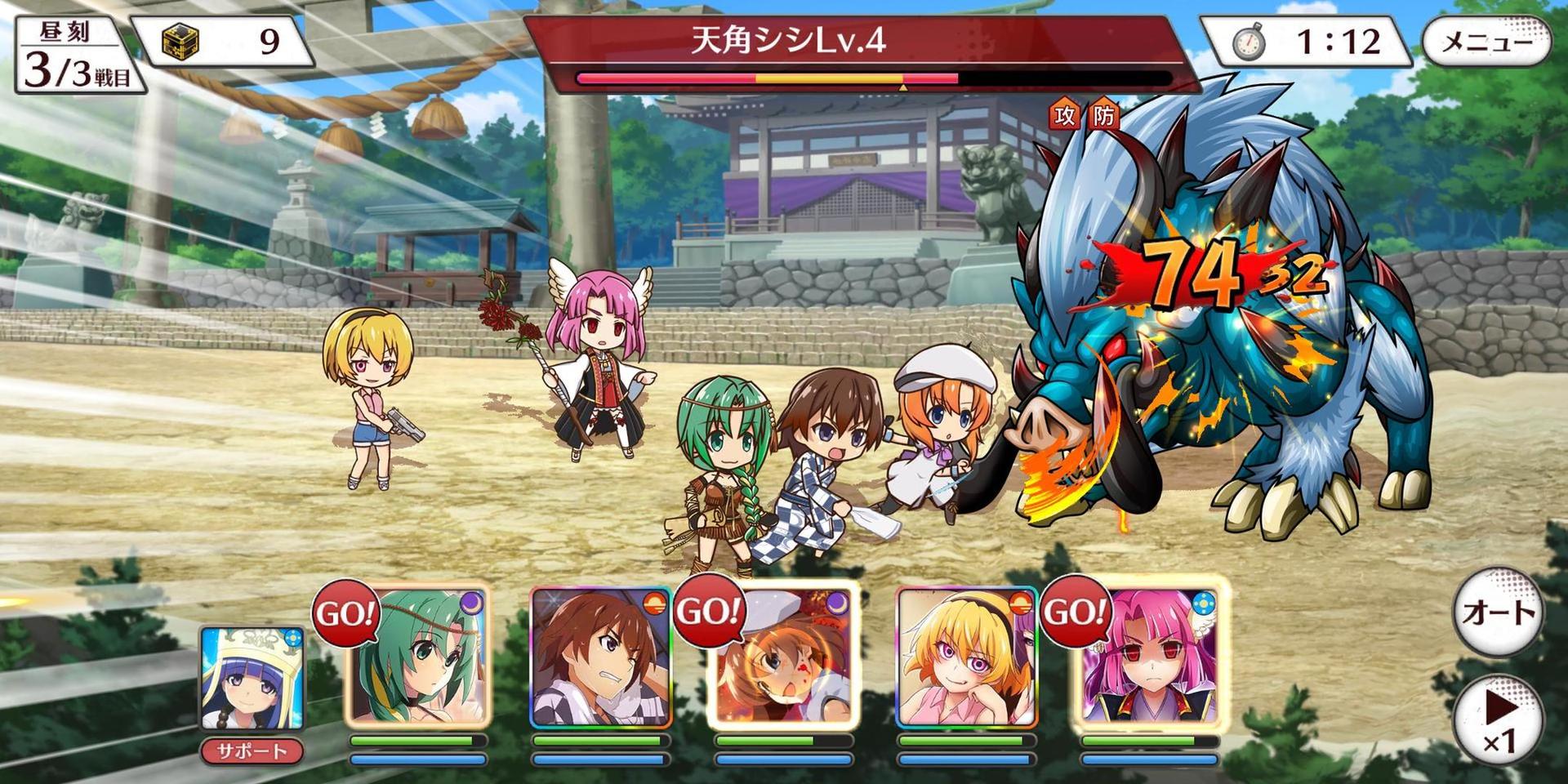The width and height of the screenshot is (1568, 784).
Task: Select the brown-haired boy skill card
Action: (600, 657)
